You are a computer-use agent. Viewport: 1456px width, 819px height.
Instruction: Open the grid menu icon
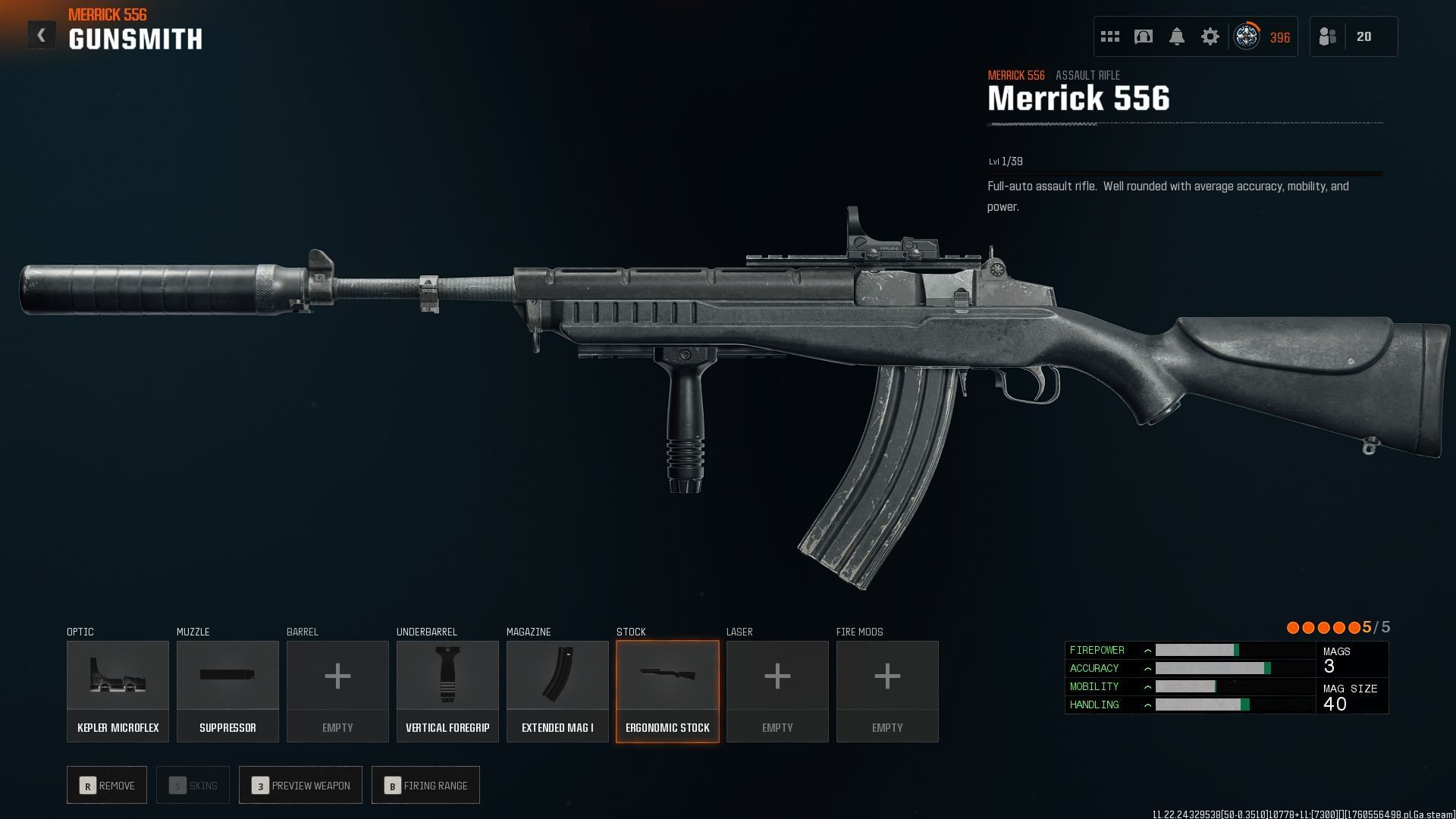(x=1110, y=36)
